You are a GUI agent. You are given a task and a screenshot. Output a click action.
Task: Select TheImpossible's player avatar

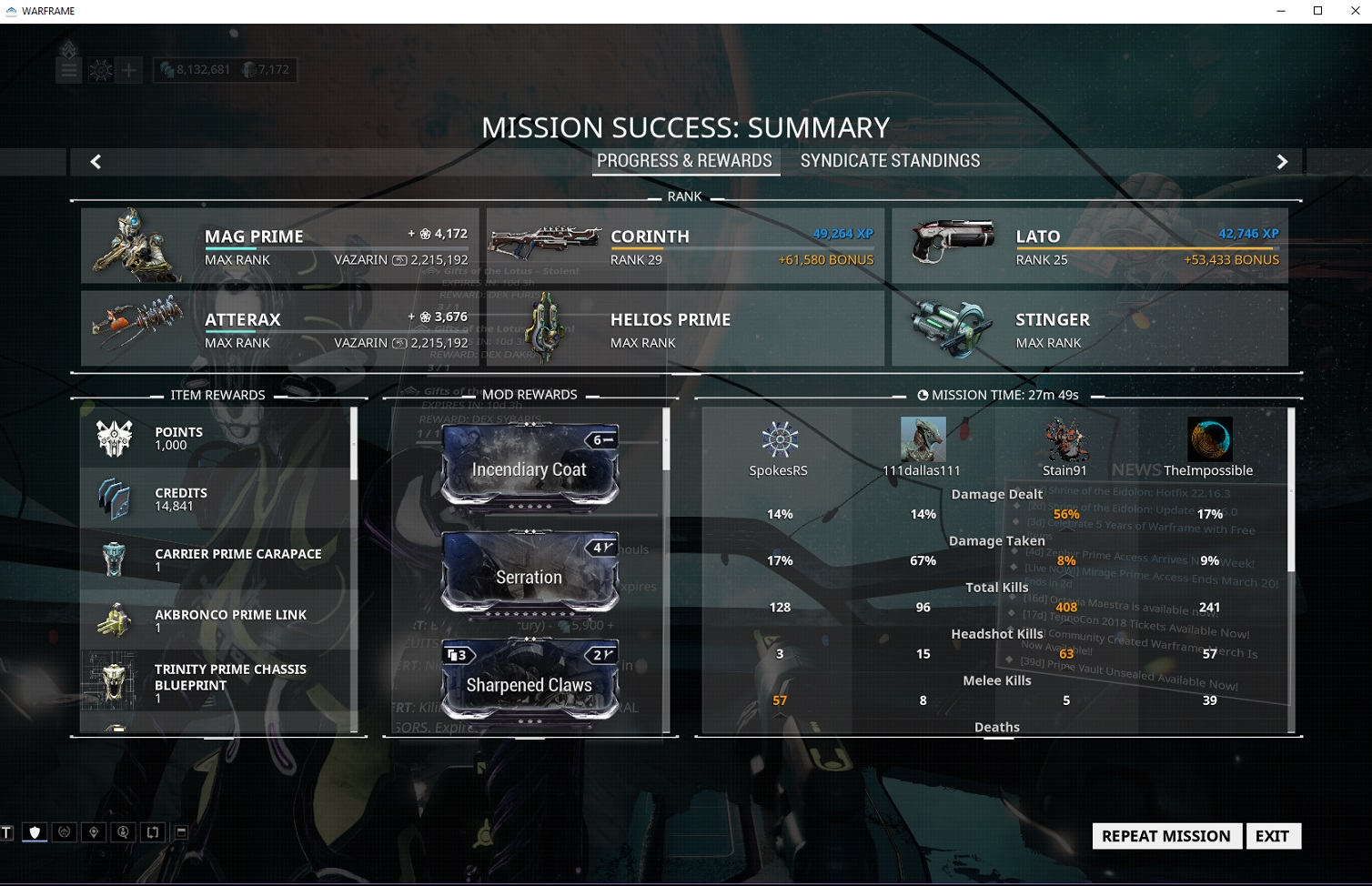[1209, 439]
